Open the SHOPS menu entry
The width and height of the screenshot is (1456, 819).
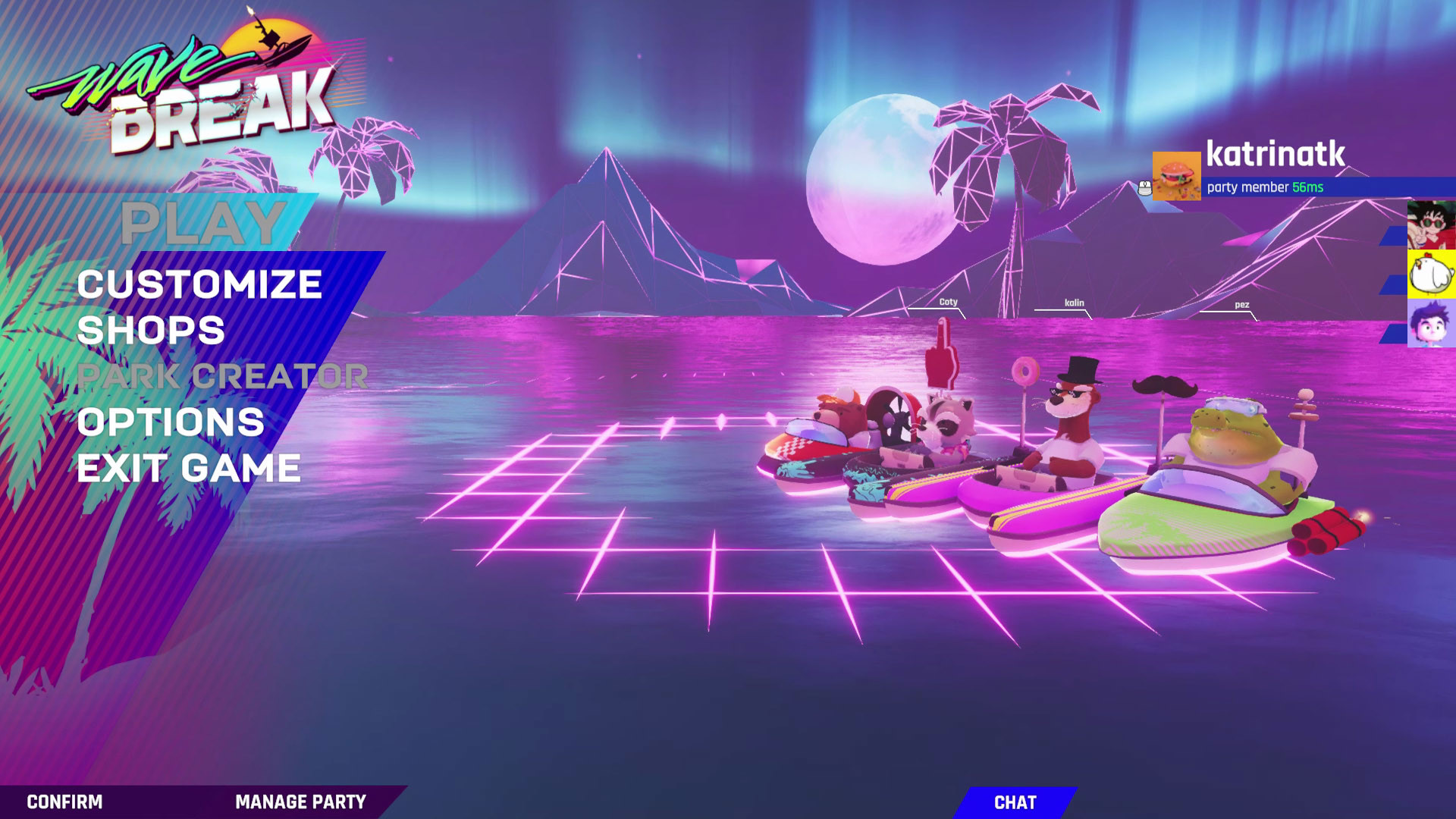click(x=152, y=331)
